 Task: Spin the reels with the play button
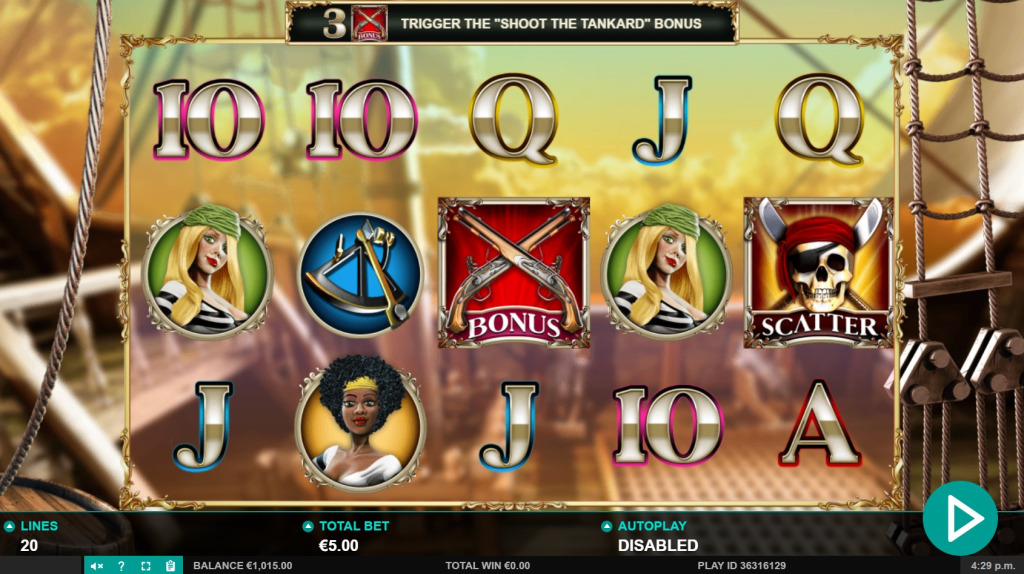[x=960, y=518]
